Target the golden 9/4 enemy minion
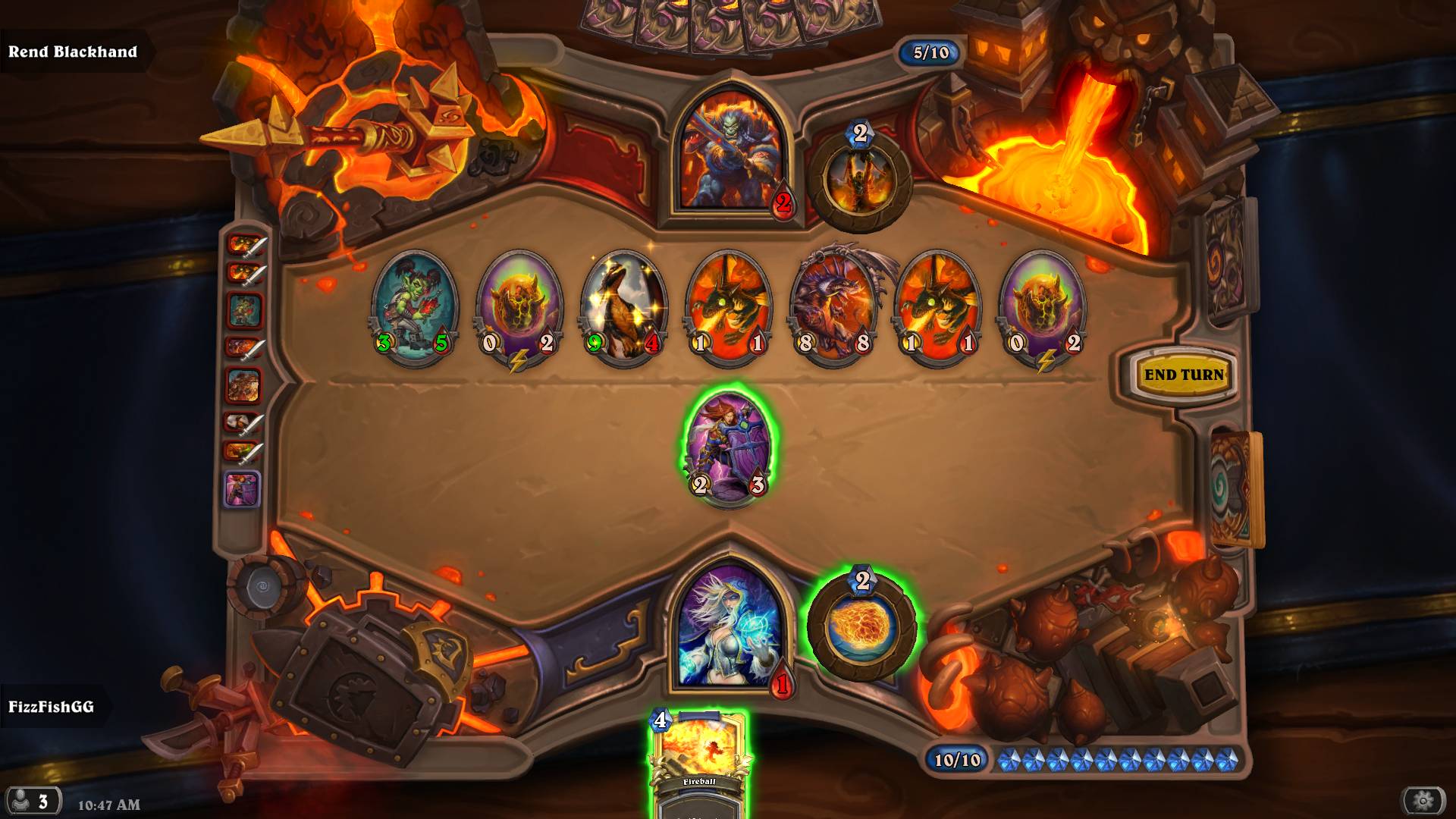 pos(623,307)
